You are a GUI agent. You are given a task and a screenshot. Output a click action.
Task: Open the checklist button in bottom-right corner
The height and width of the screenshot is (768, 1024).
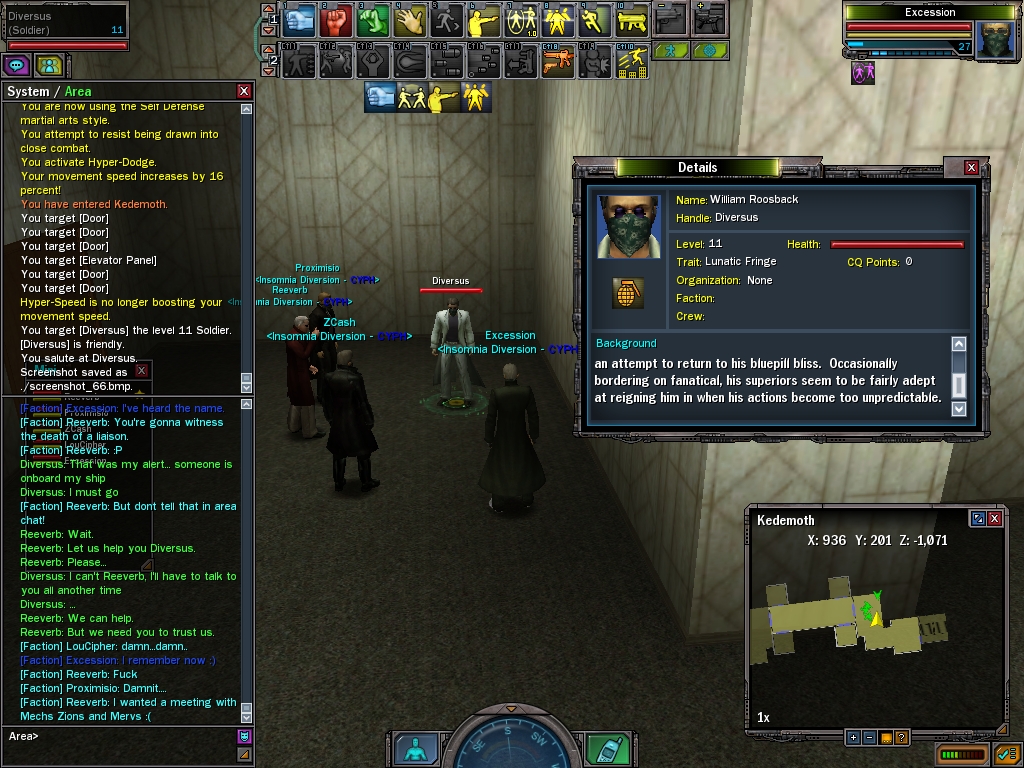[1005, 753]
